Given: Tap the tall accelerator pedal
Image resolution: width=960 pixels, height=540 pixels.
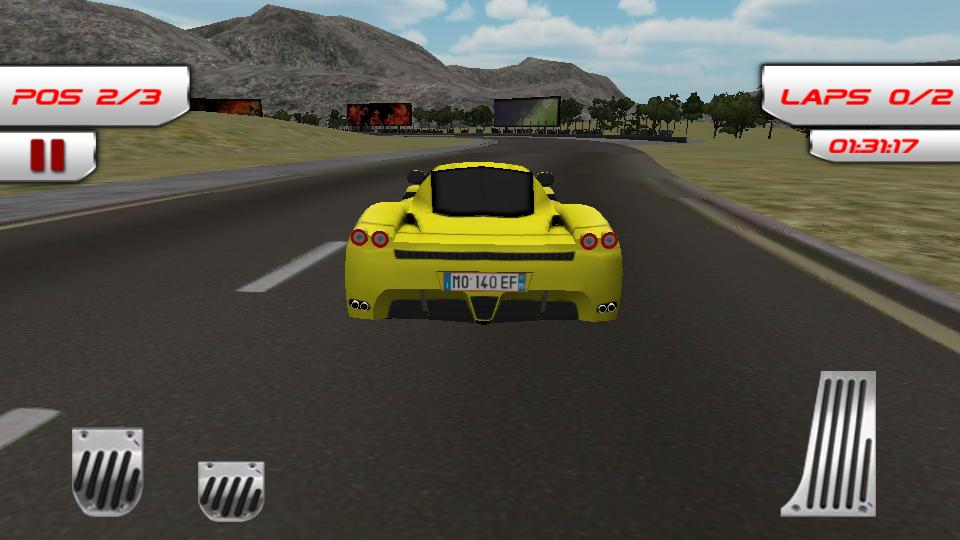Looking at the screenshot, I should click(830, 445).
